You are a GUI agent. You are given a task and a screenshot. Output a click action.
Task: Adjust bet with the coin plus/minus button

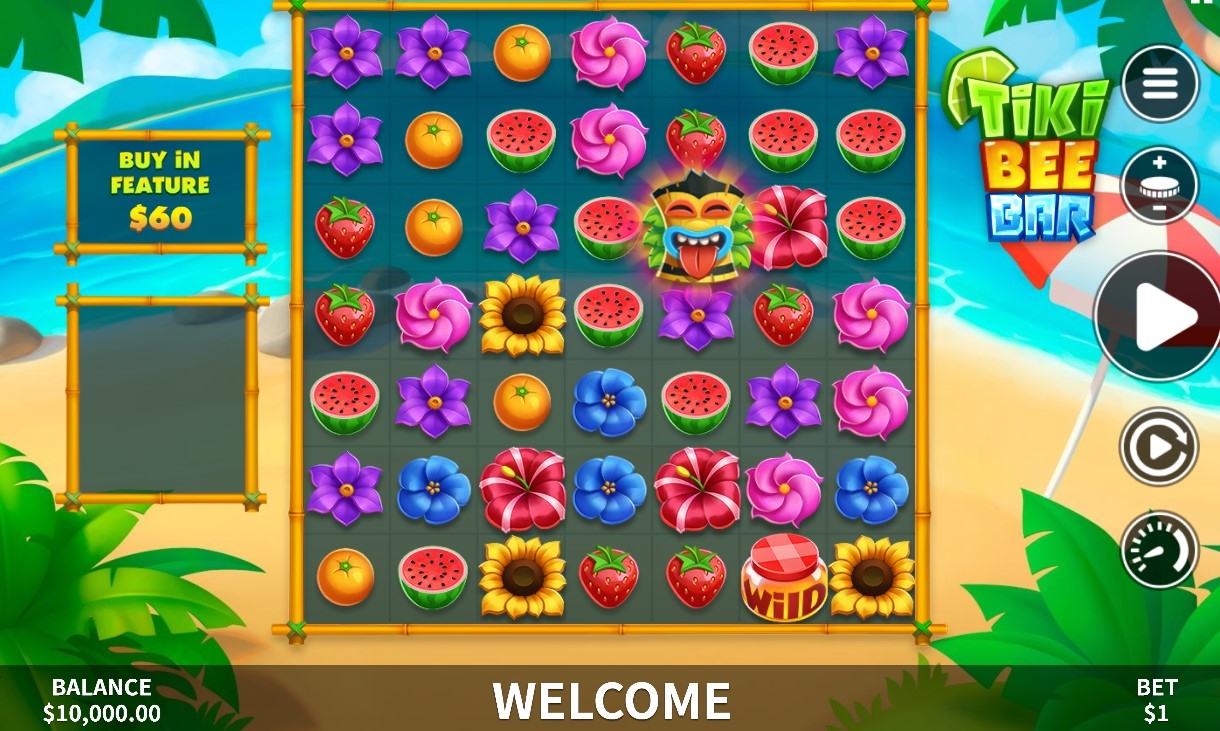[1160, 185]
